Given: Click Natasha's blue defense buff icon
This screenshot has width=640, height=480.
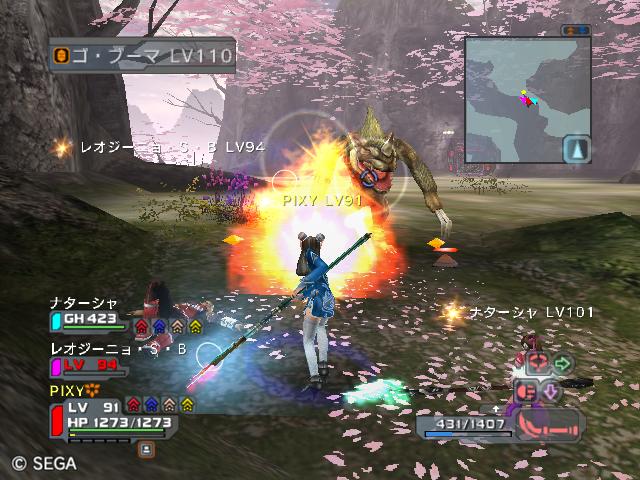Looking at the screenshot, I should coord(159,324).
